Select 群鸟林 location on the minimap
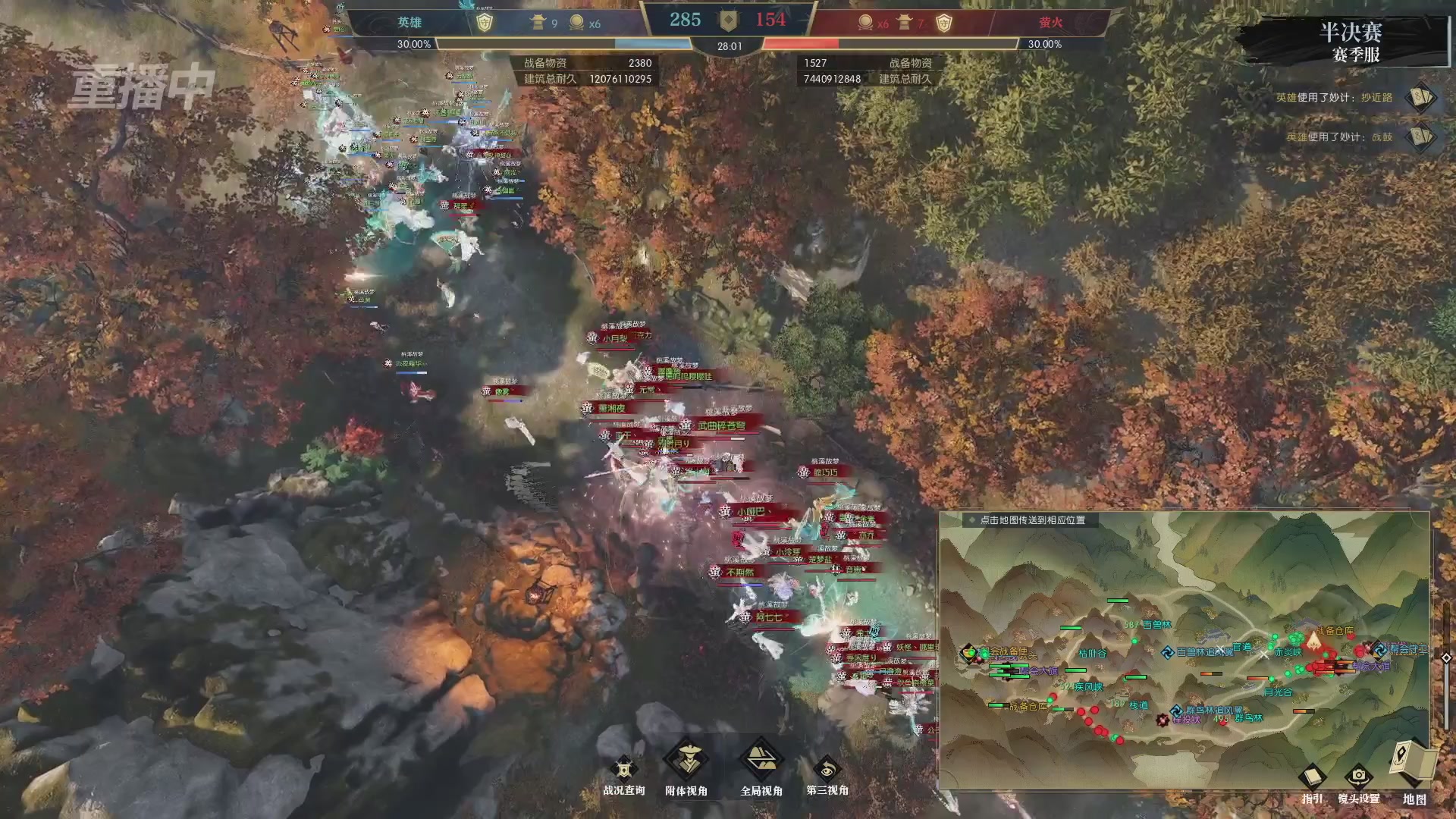Image resolution: width=1456 pixels, height=819 pixels. tap(1248, 718)
